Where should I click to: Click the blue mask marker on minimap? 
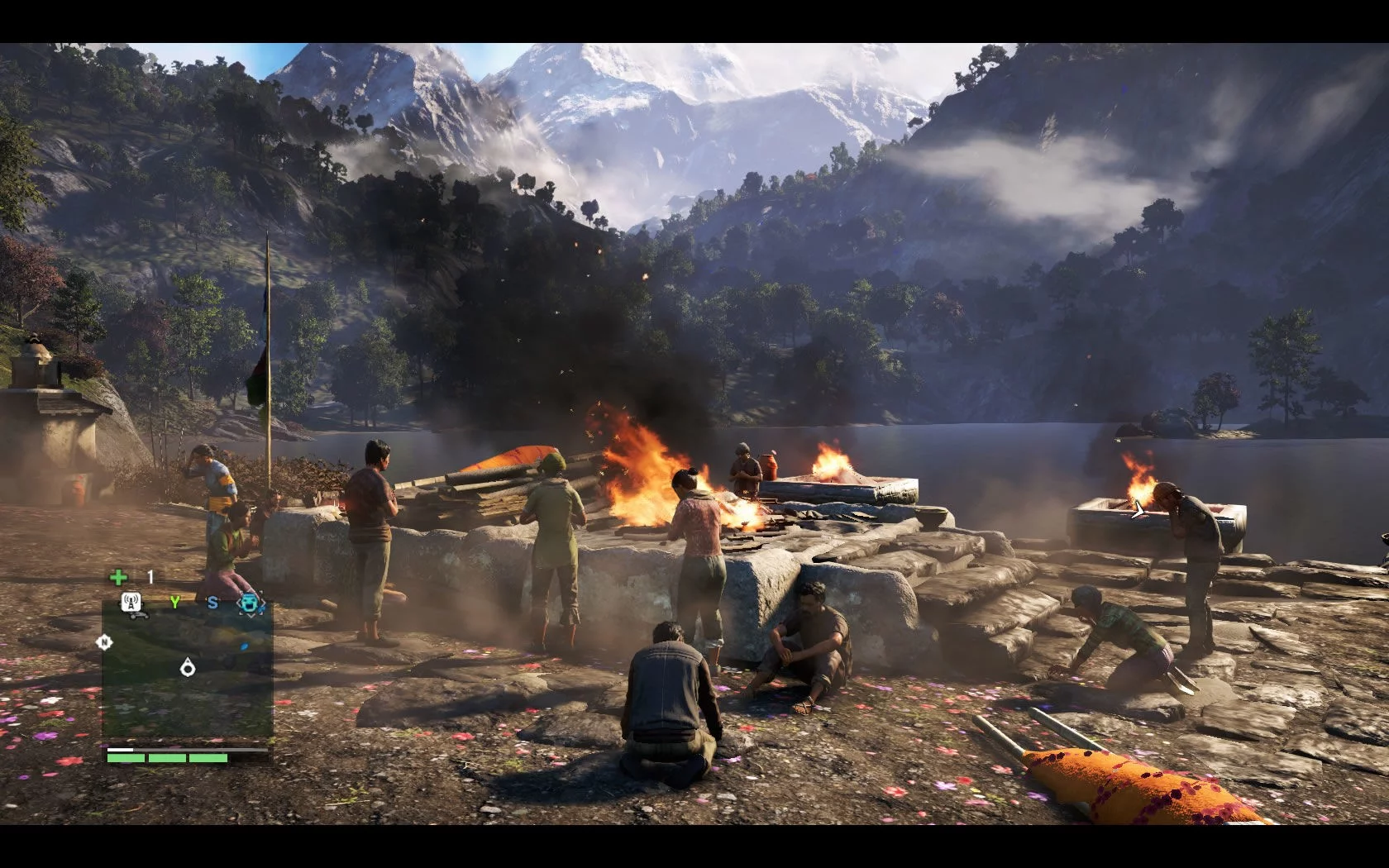[251, 604]
